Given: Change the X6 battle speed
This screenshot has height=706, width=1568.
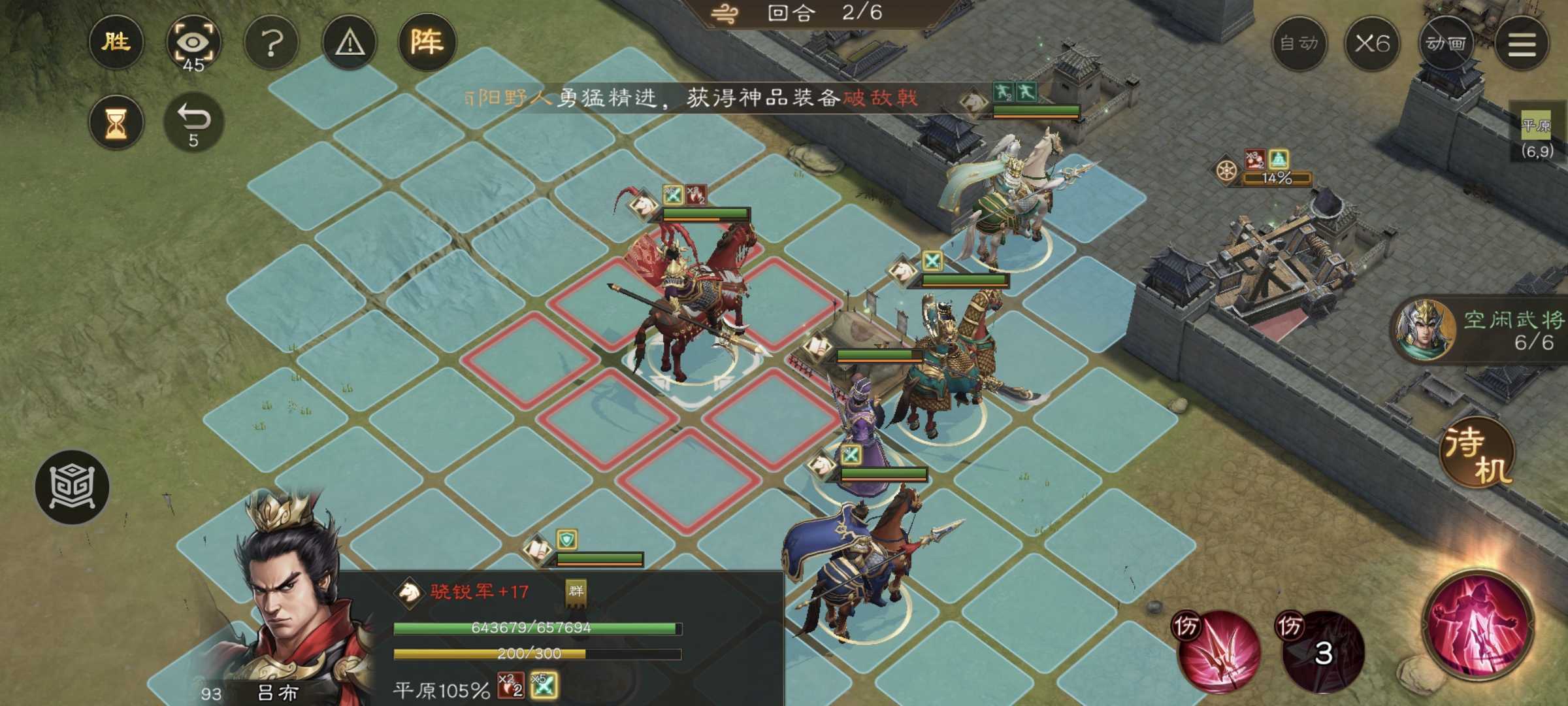Looking at the screenshot, I should point(1371,44).
